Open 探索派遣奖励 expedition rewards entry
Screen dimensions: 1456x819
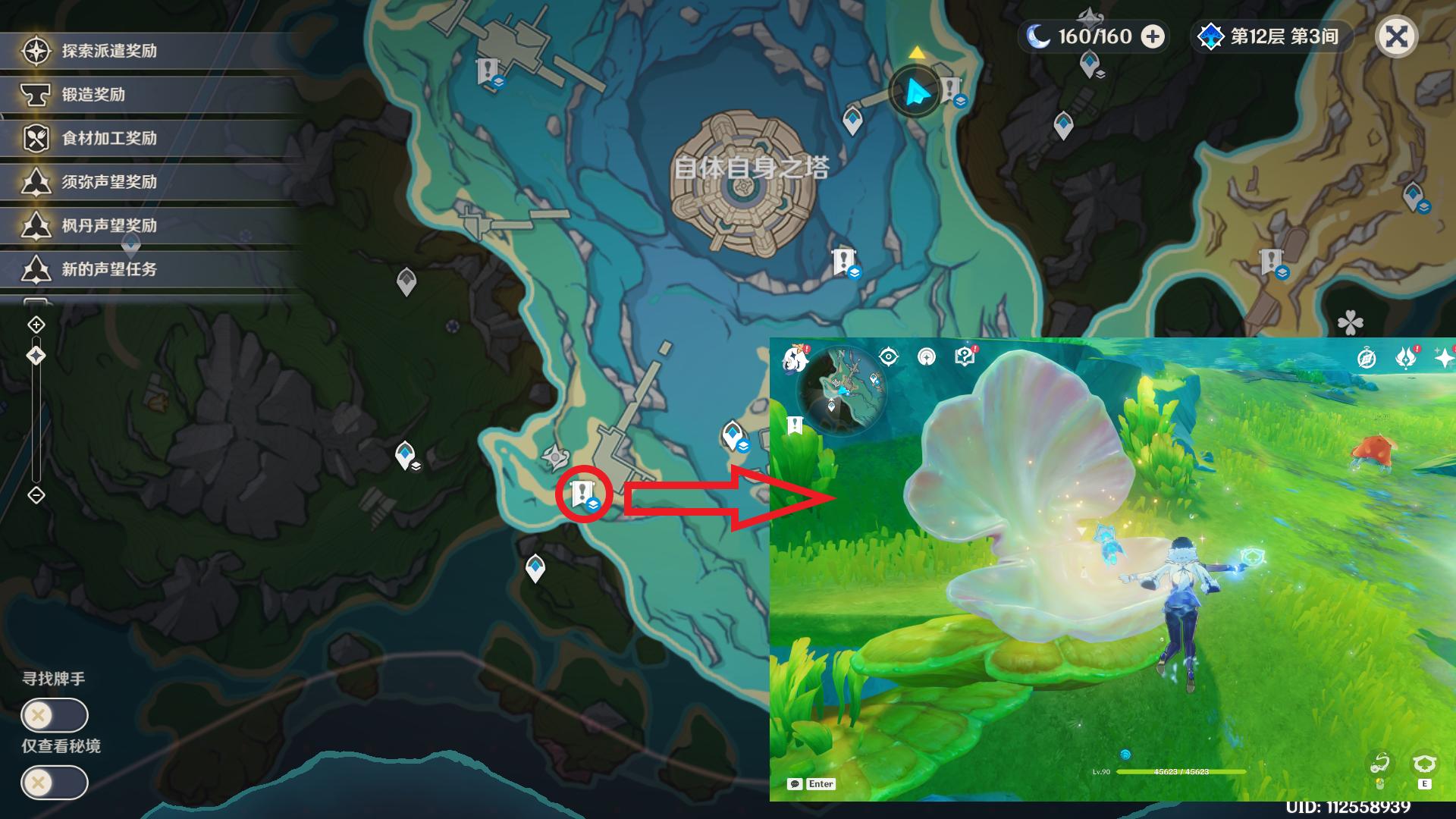point(109,52)
